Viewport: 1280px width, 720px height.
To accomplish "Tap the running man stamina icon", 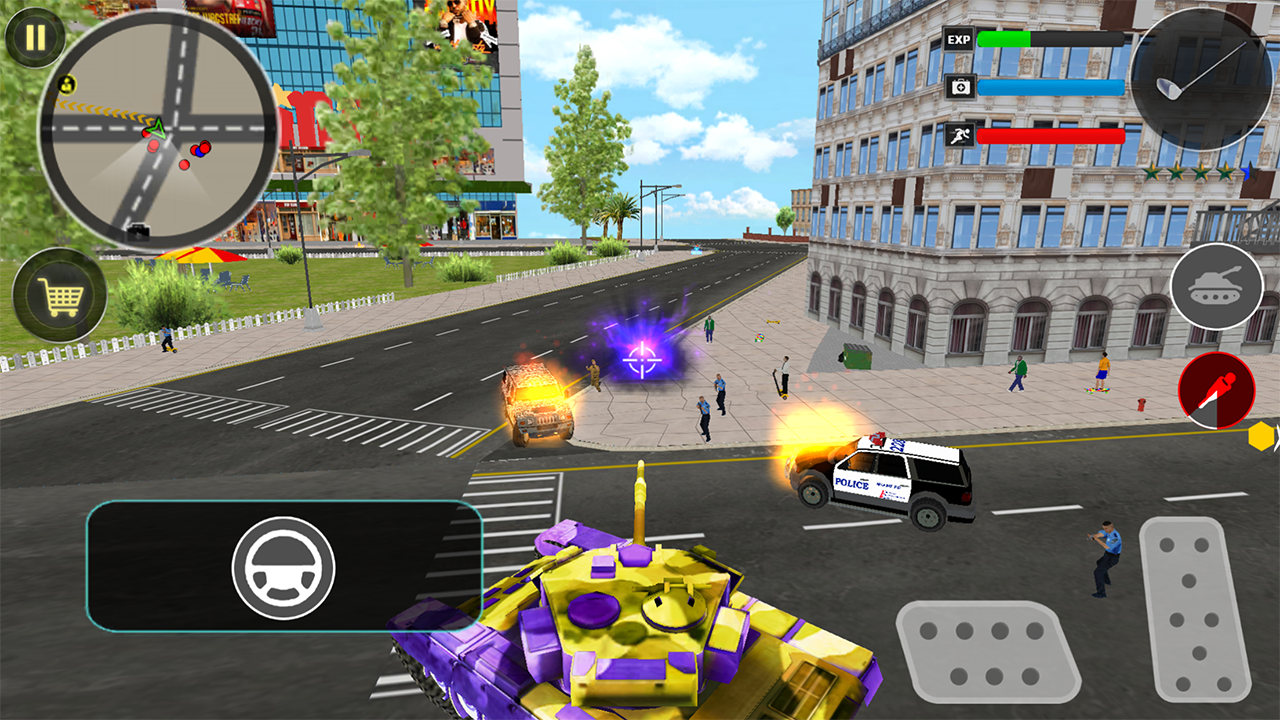I will tap(962, 137).
